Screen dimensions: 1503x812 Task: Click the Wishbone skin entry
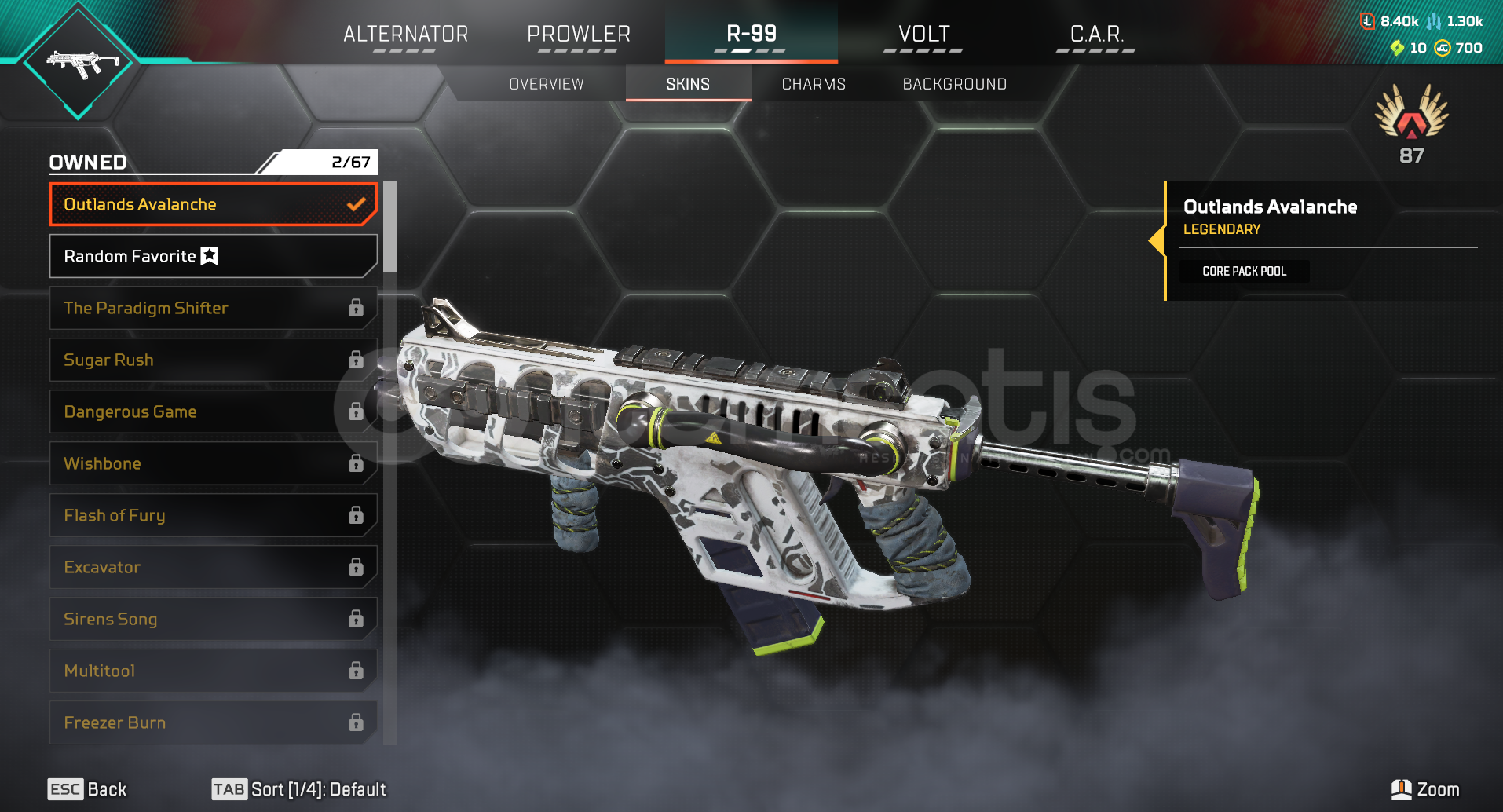[213, 463]
